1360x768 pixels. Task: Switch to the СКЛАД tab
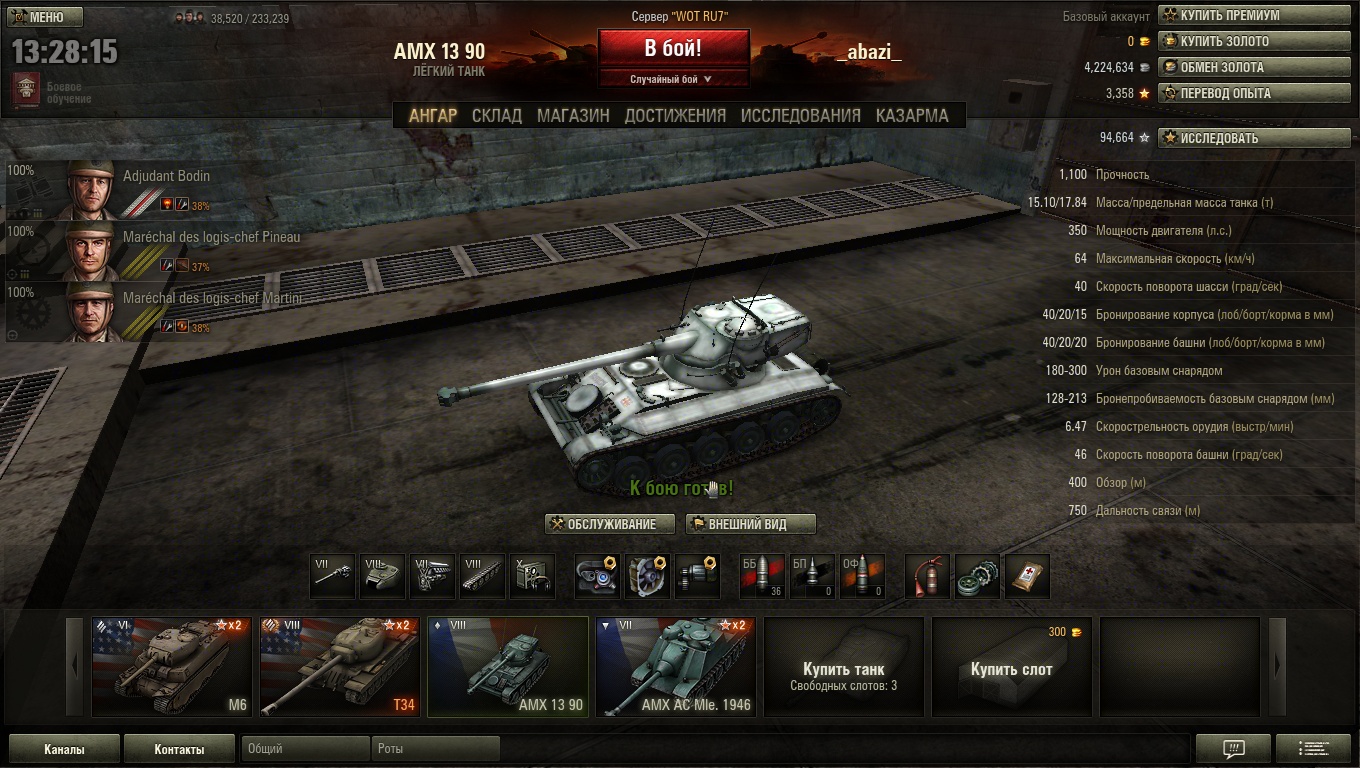(496, 115)
